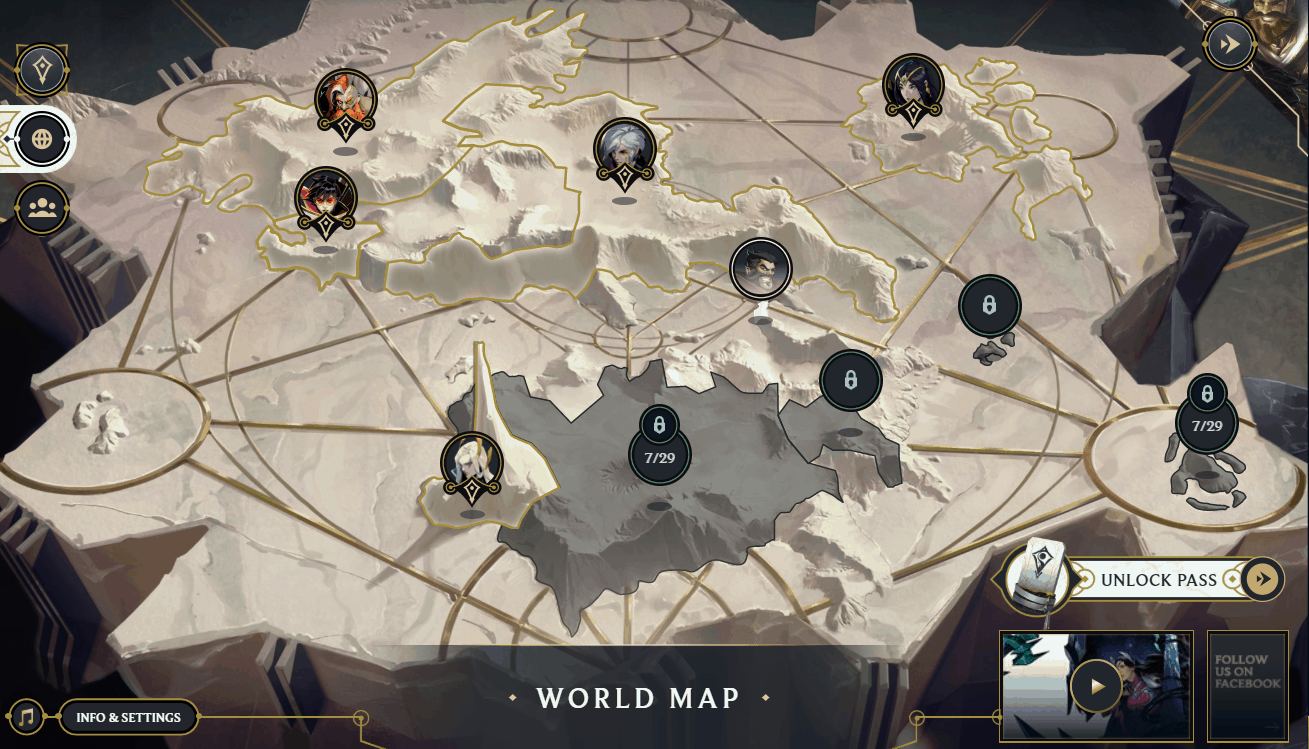Open the diamond emblem tab in the sidebar

click(42, 71)
